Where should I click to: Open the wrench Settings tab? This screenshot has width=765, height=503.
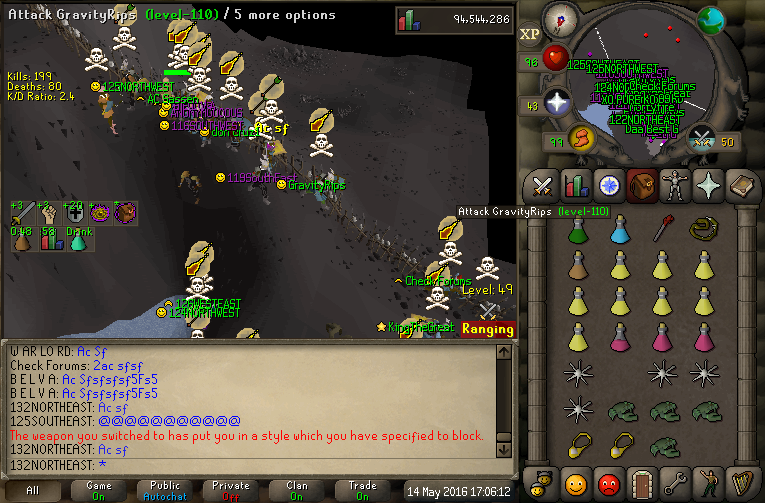[674, 482]
